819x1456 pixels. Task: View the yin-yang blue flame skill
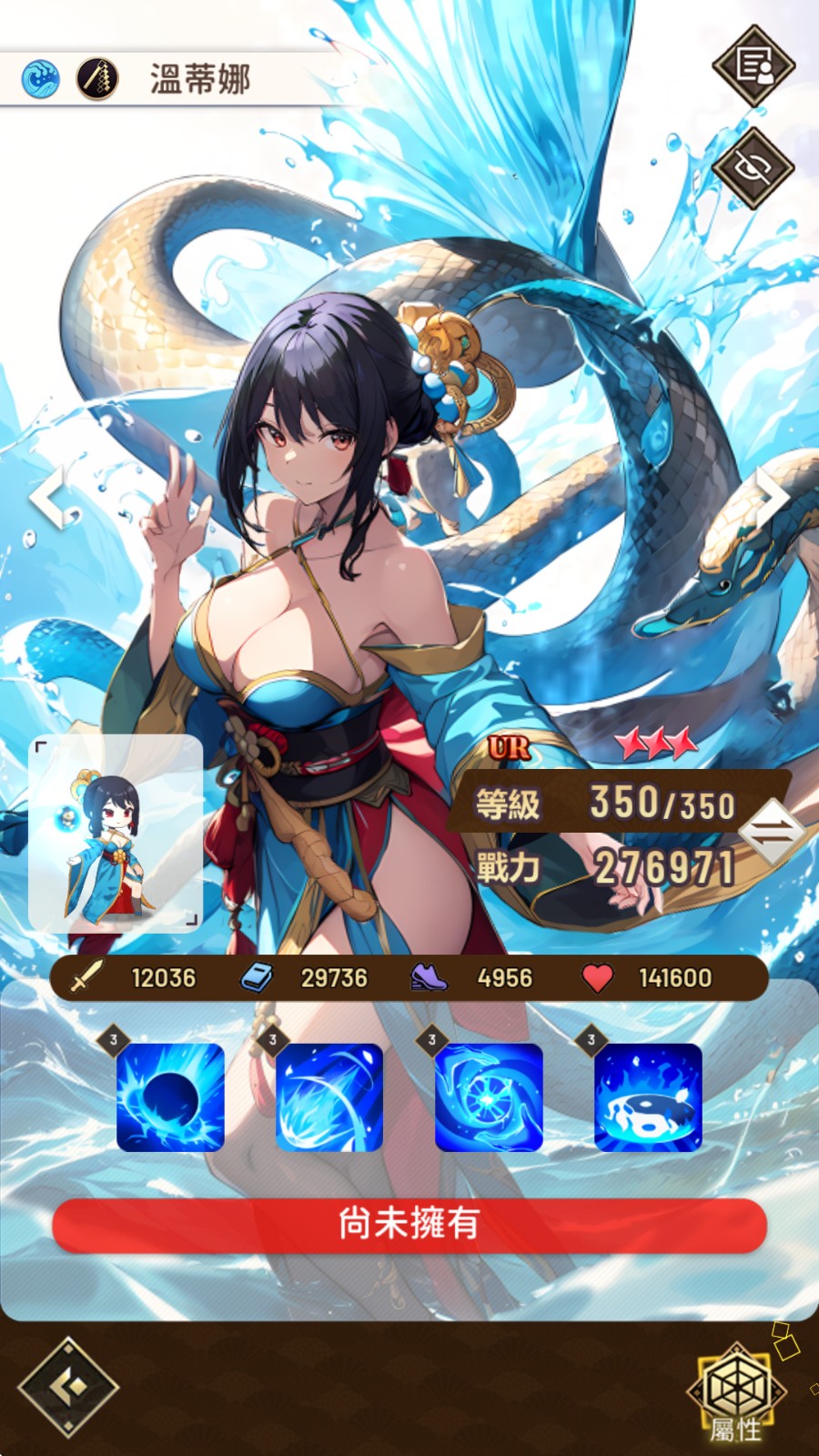click(x=648, y=1097)
